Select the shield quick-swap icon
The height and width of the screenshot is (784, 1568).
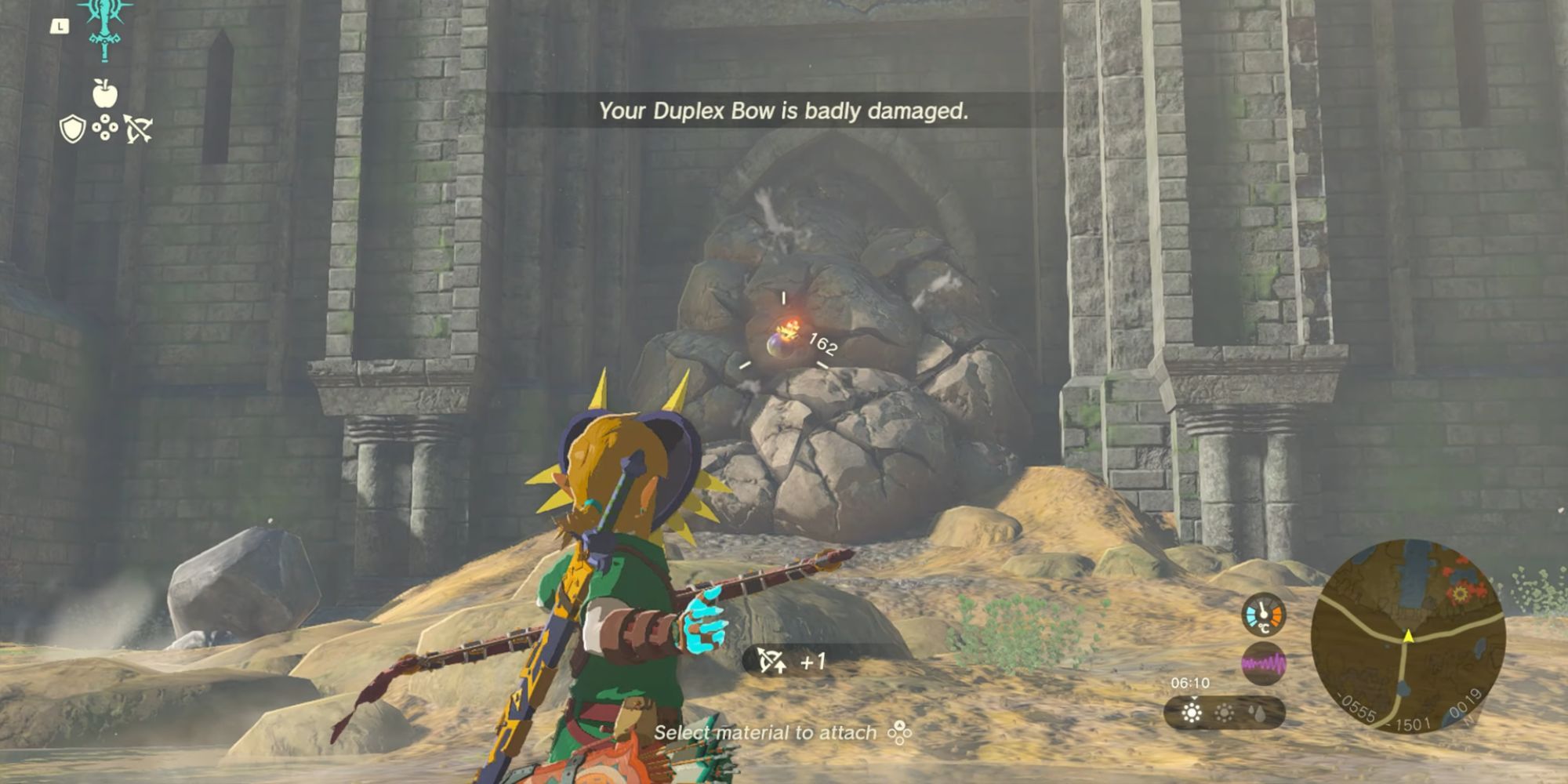pyautogui.click(x=72, y=129)
